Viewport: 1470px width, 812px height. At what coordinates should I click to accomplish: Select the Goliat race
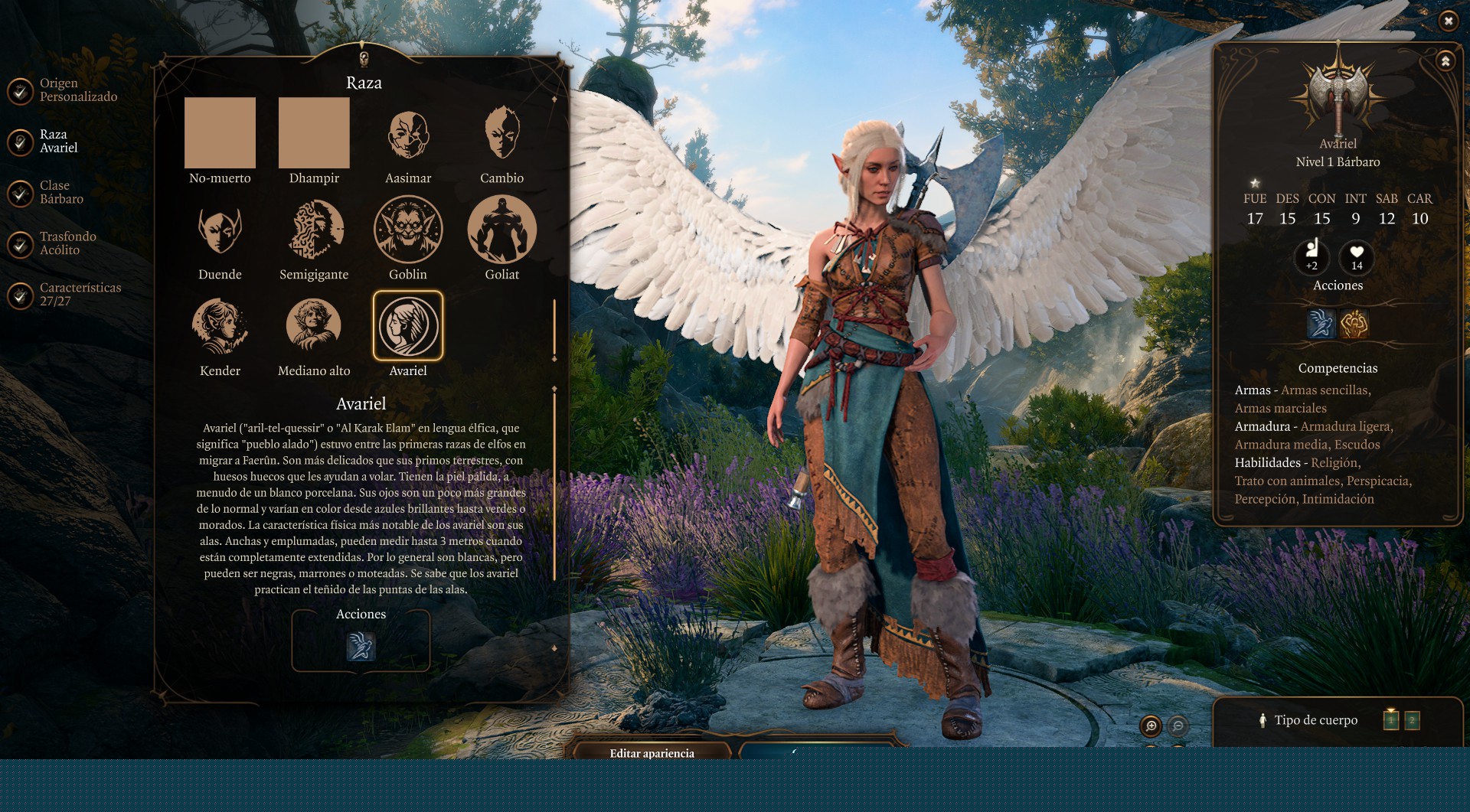pos(502,230)
